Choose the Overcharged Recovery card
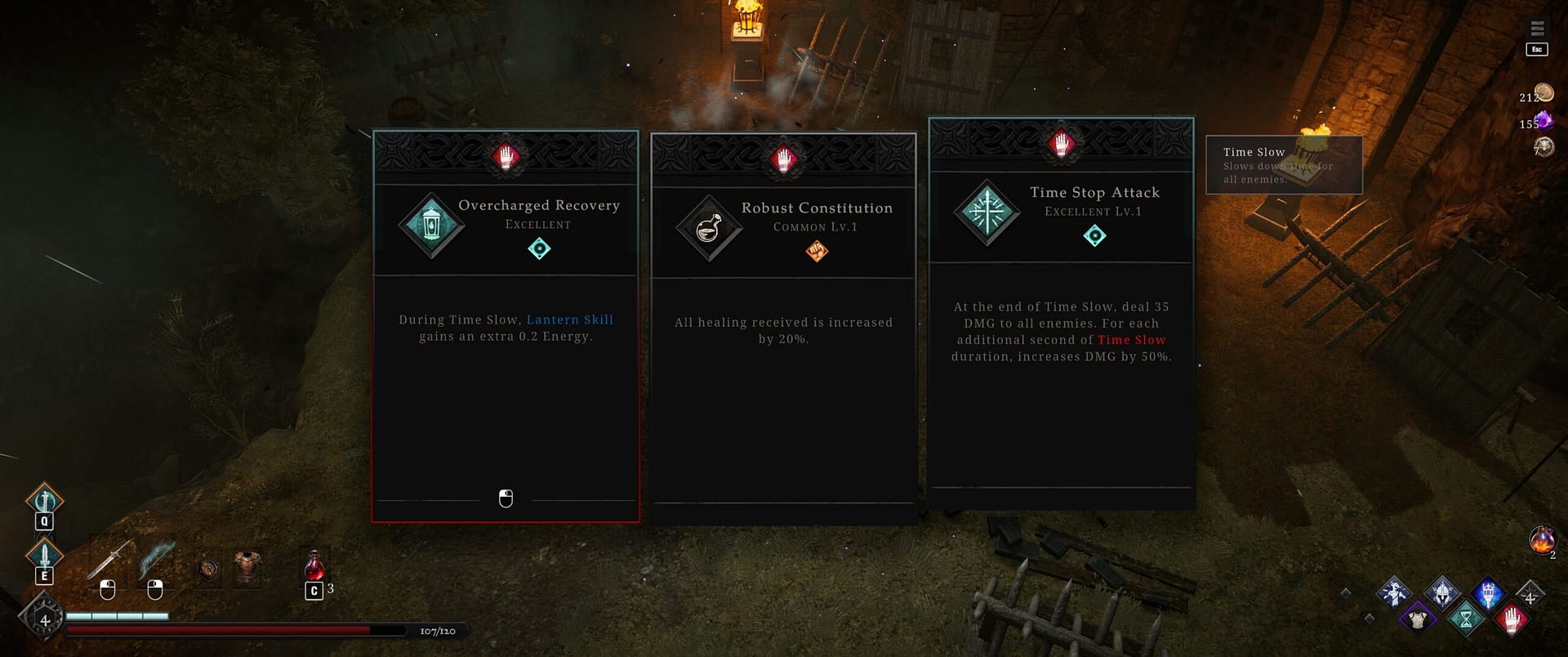This screenshot has height=657, width=1568. click(x=506, y=327)
